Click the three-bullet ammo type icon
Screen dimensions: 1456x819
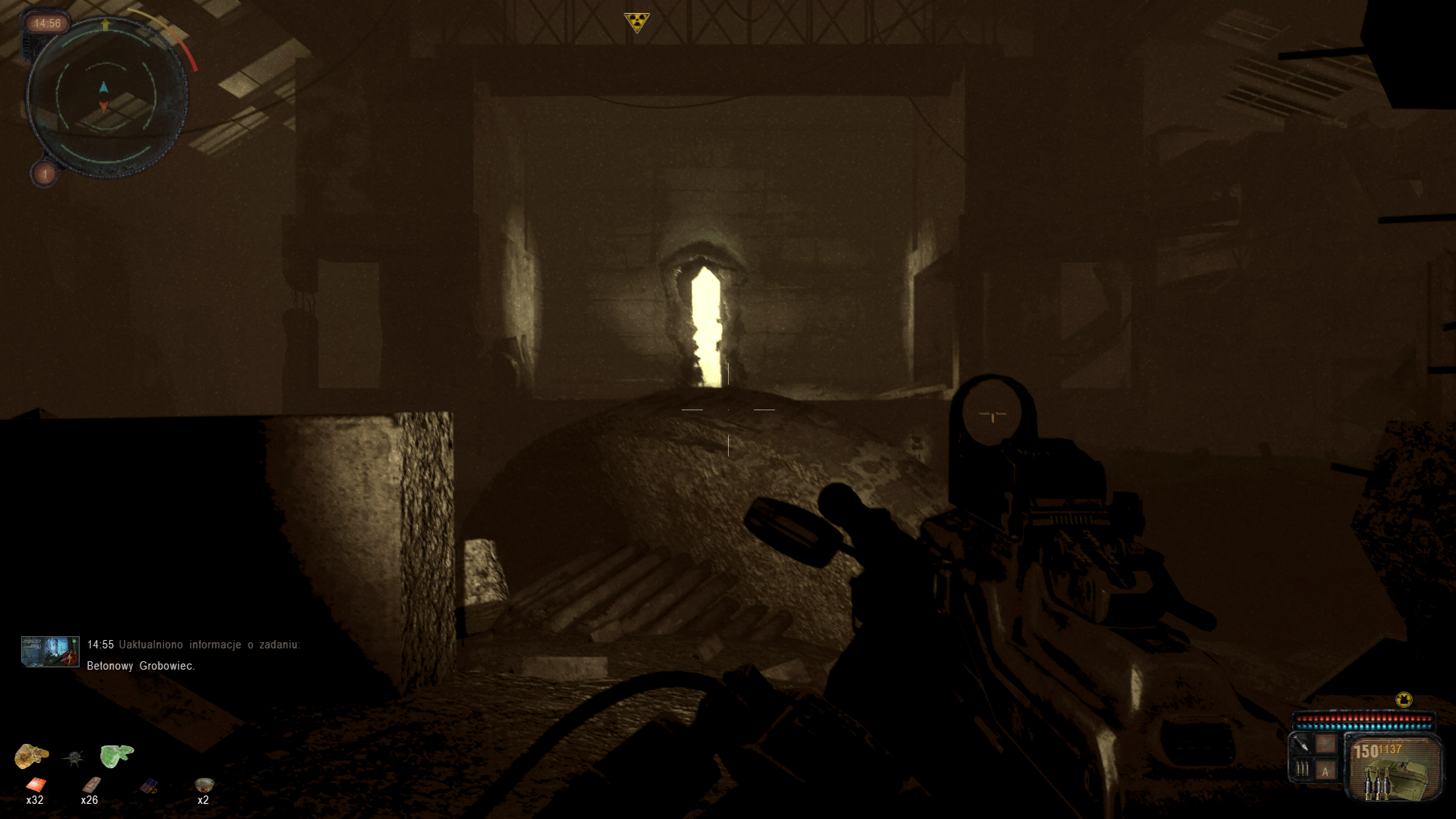(x=1302, y=770)
